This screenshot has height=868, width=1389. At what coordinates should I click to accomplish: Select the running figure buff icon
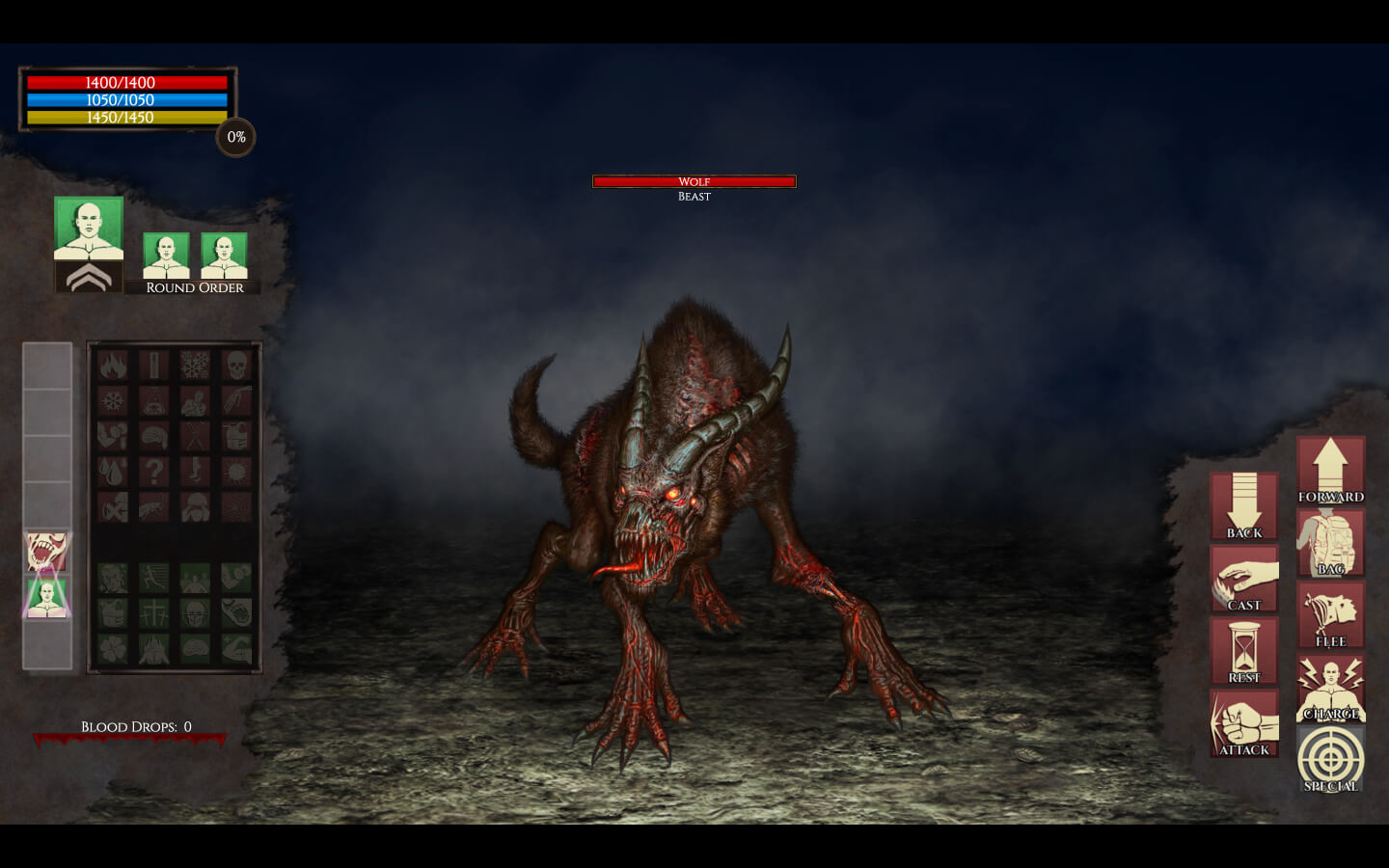point(153,578)
